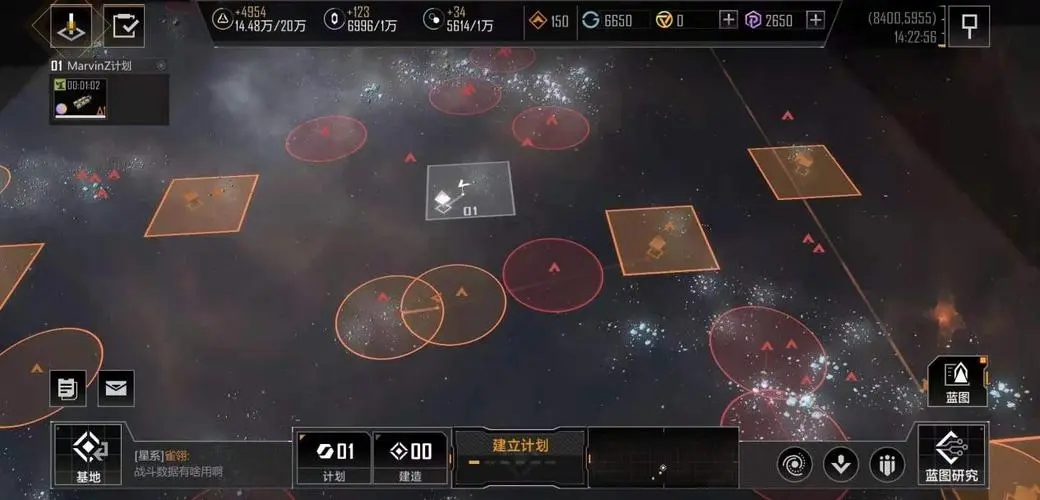
Task: Add more purple currency with plus
Action: [x=815, y=20]
